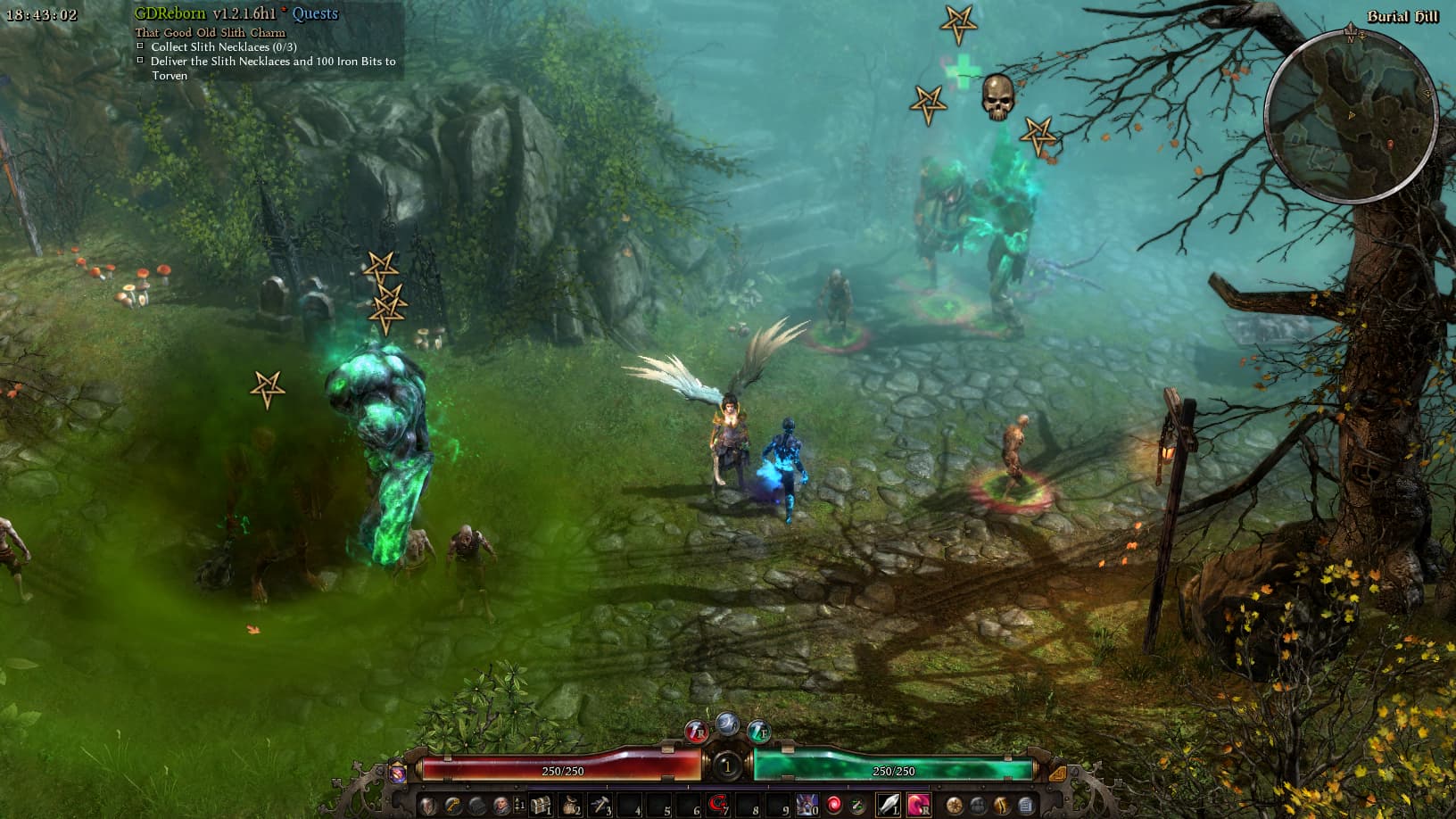Select the crafting hammer icon in hotbar slot 3

point(601,805)
